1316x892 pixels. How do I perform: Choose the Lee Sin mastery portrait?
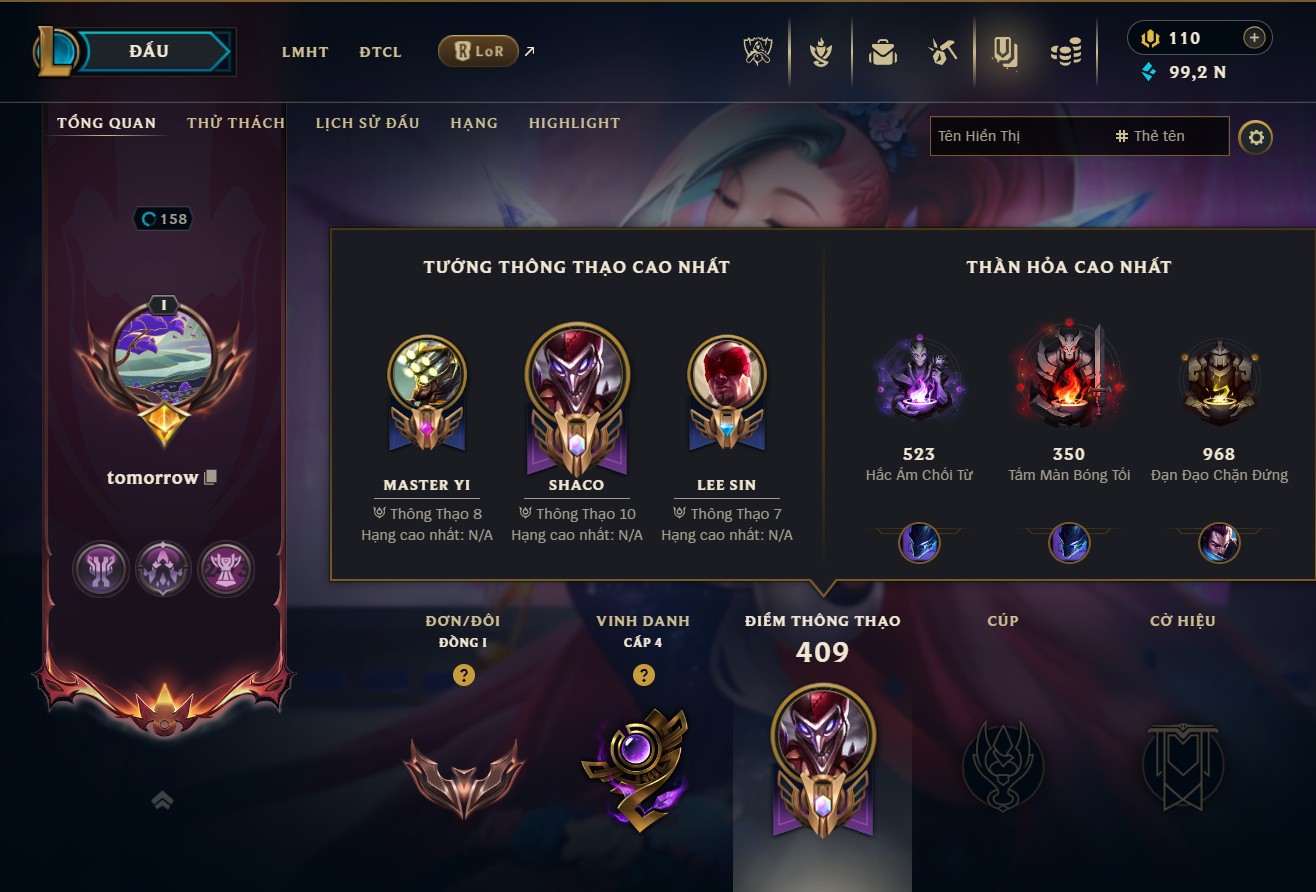pos(727,374)
